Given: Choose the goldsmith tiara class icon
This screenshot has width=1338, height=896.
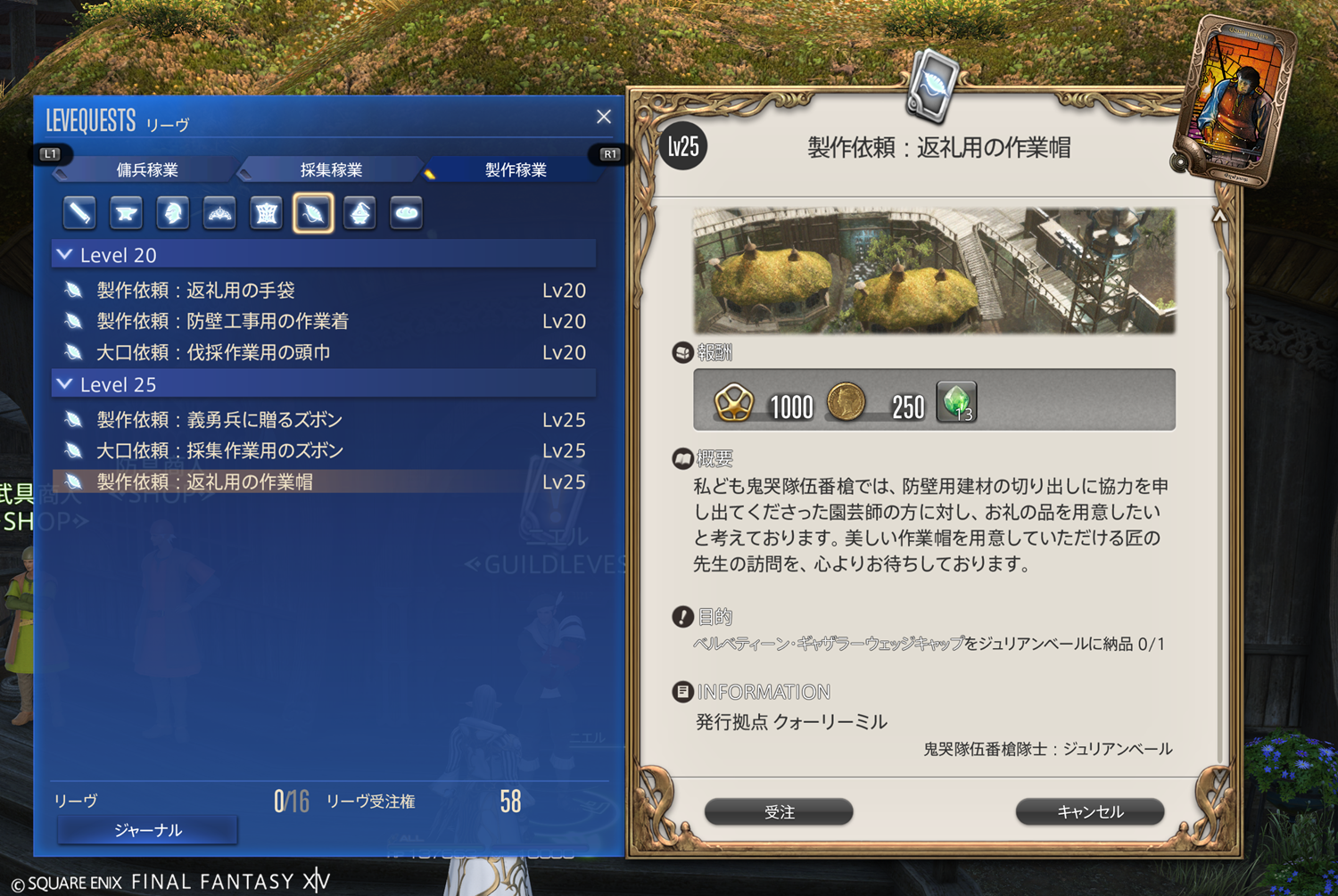Looking at the screenshot, I should (x=219, y=213).
